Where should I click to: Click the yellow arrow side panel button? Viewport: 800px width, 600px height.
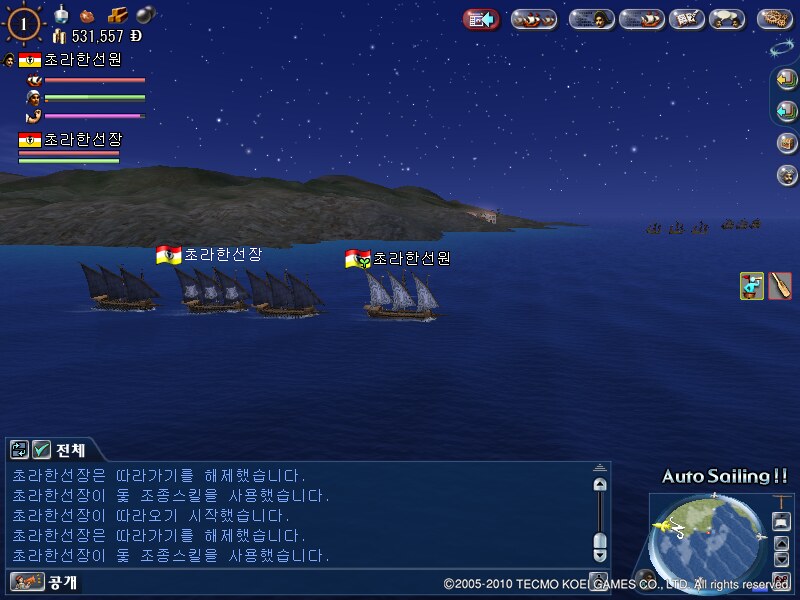click(x=787, y=80)
